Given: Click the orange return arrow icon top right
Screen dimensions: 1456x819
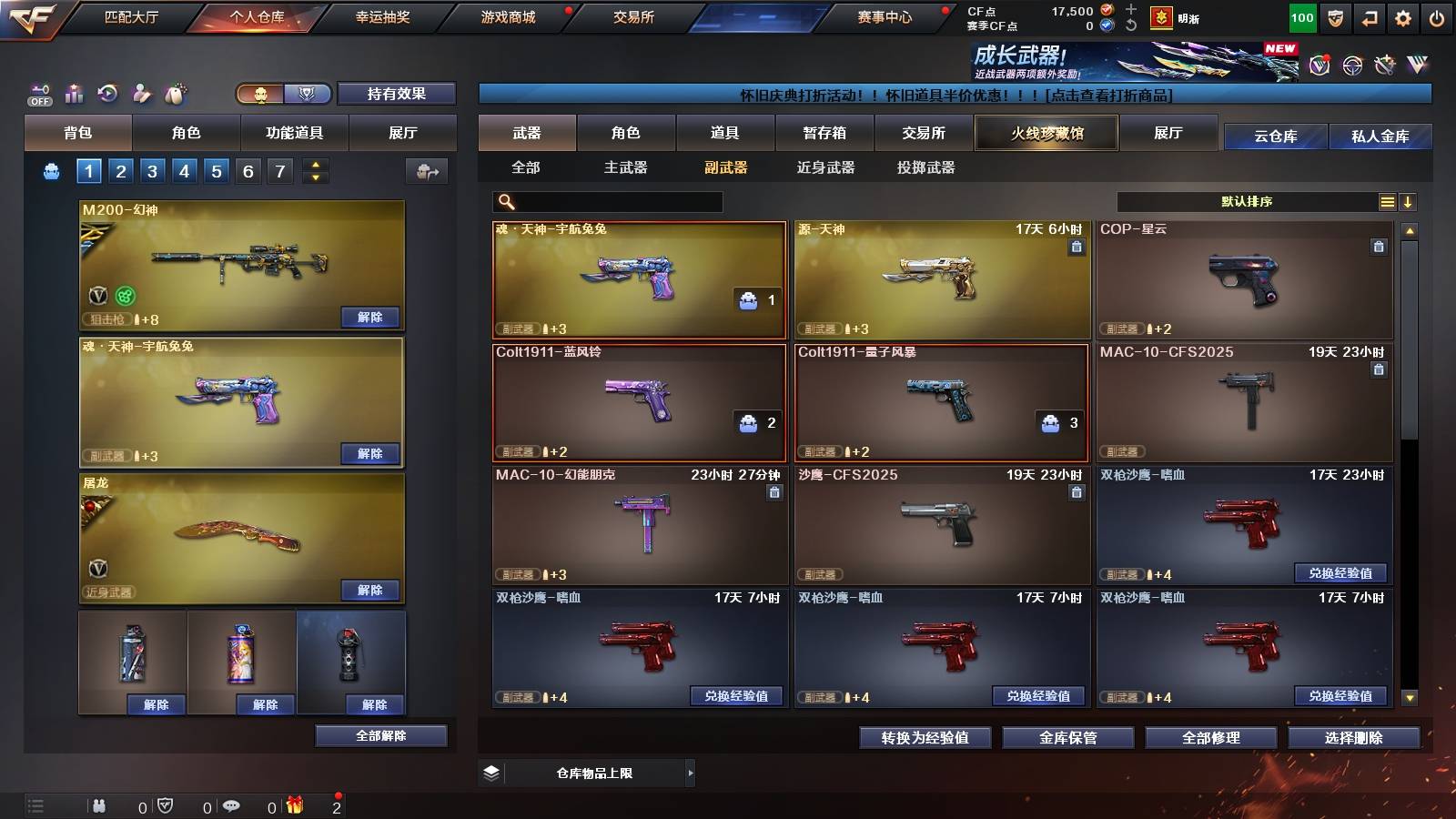Looking at the screenshot, I should pyautogui.click(x=1370, y=18).
